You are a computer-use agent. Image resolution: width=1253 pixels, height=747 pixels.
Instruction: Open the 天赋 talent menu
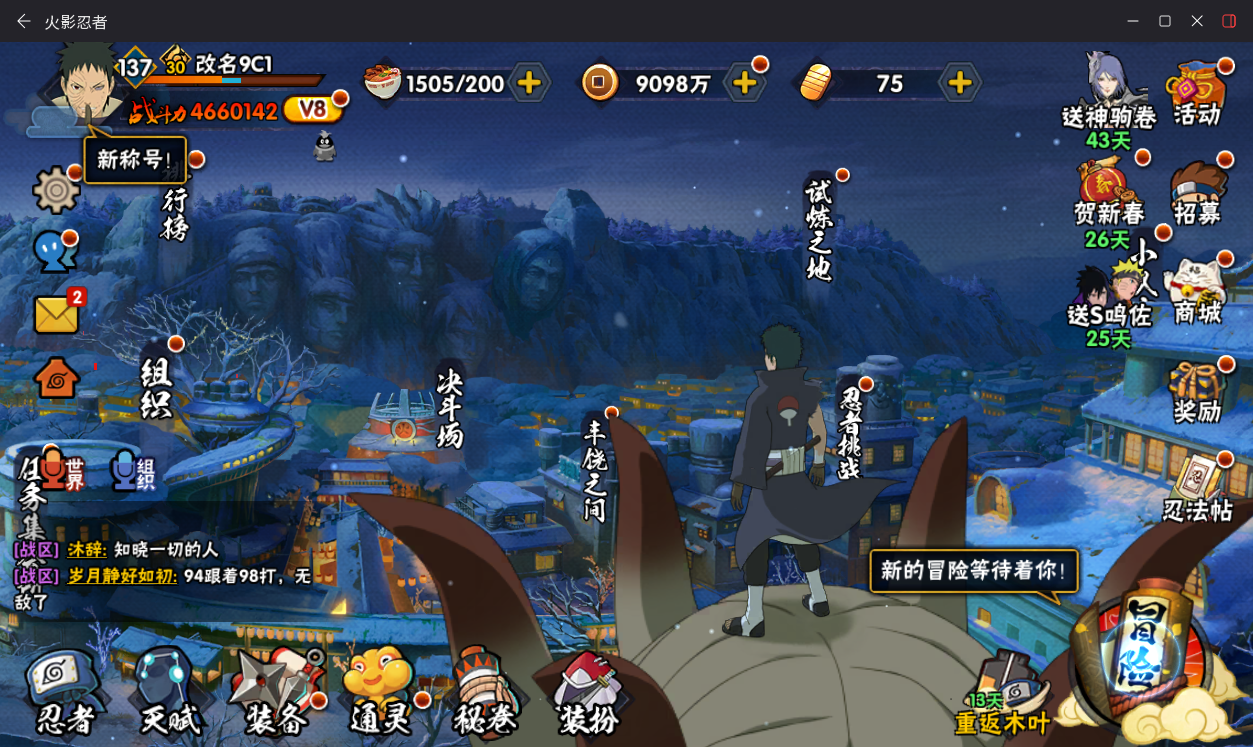pyautogui.click(x=170, y=691)
